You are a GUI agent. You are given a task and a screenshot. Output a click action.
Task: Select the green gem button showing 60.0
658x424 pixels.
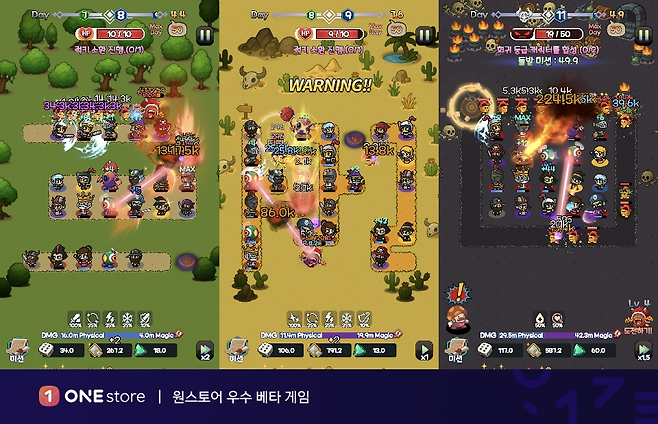592,351
